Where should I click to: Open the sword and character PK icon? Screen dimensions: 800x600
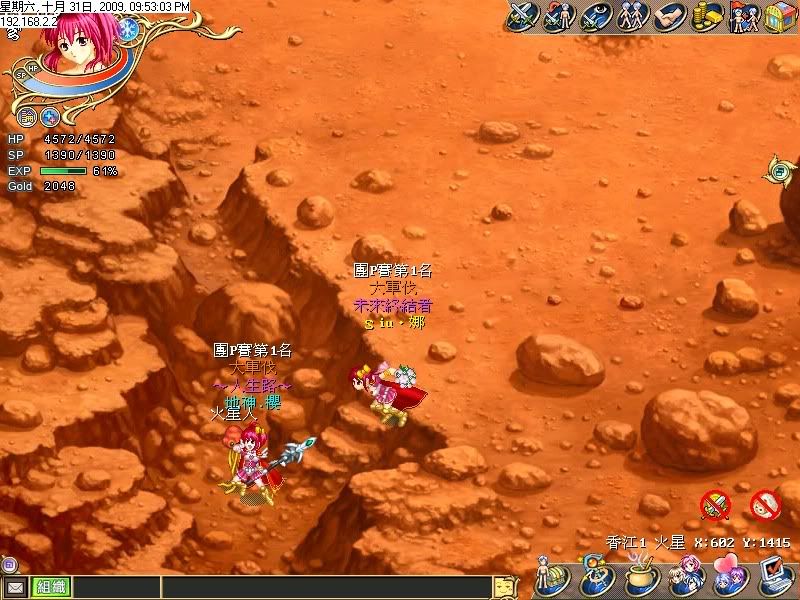coord(560,15)
